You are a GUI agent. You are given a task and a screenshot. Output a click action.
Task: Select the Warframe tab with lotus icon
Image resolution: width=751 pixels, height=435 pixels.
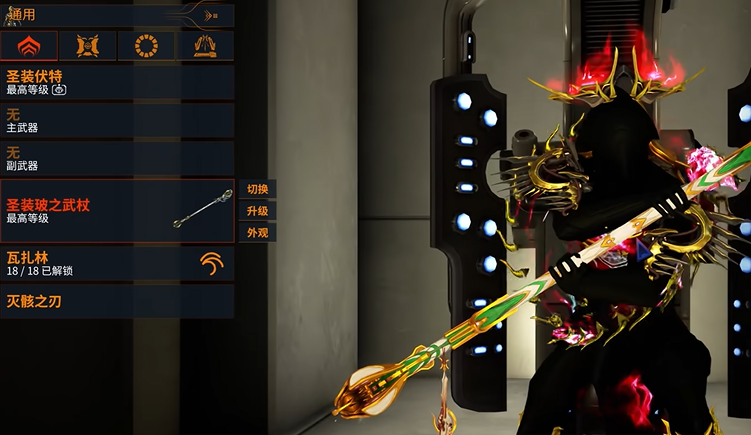coord(29,46)
